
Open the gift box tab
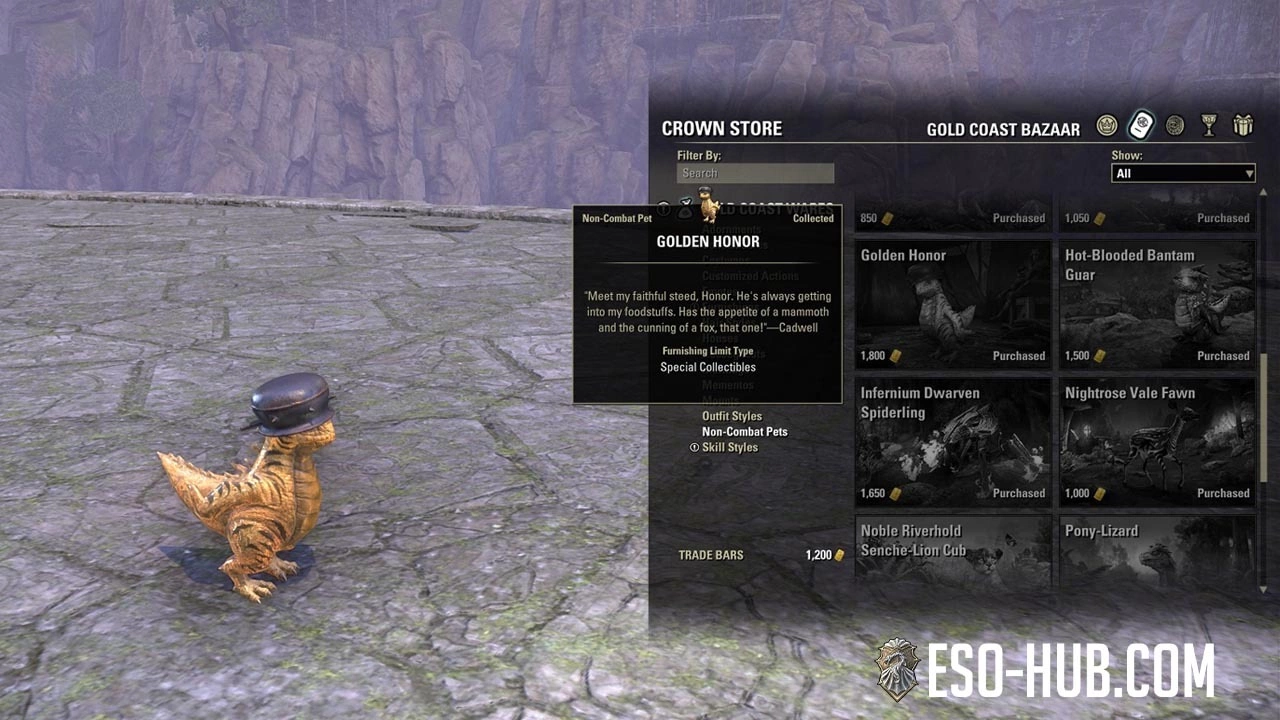point(1243,126)
